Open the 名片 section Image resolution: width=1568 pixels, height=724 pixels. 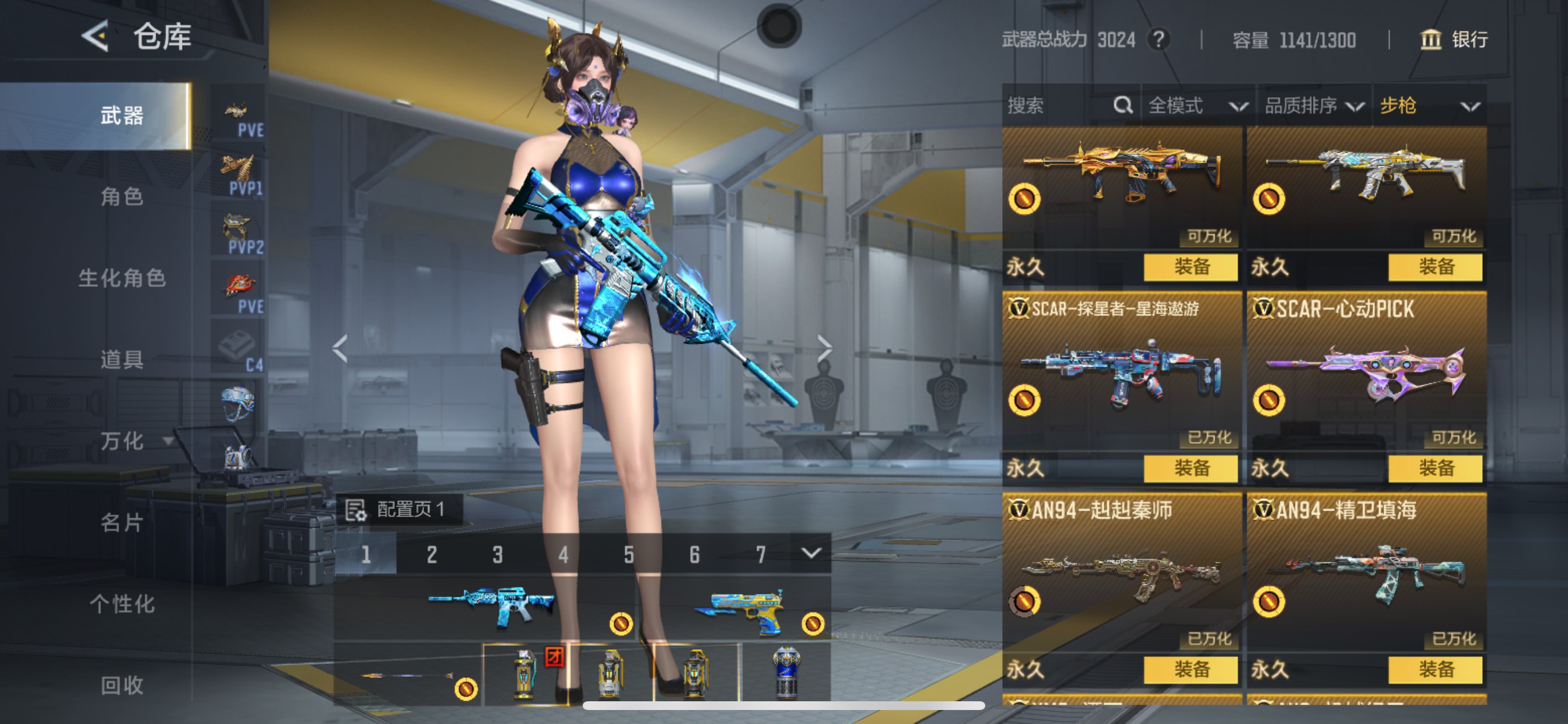click(x=122, y=523)
